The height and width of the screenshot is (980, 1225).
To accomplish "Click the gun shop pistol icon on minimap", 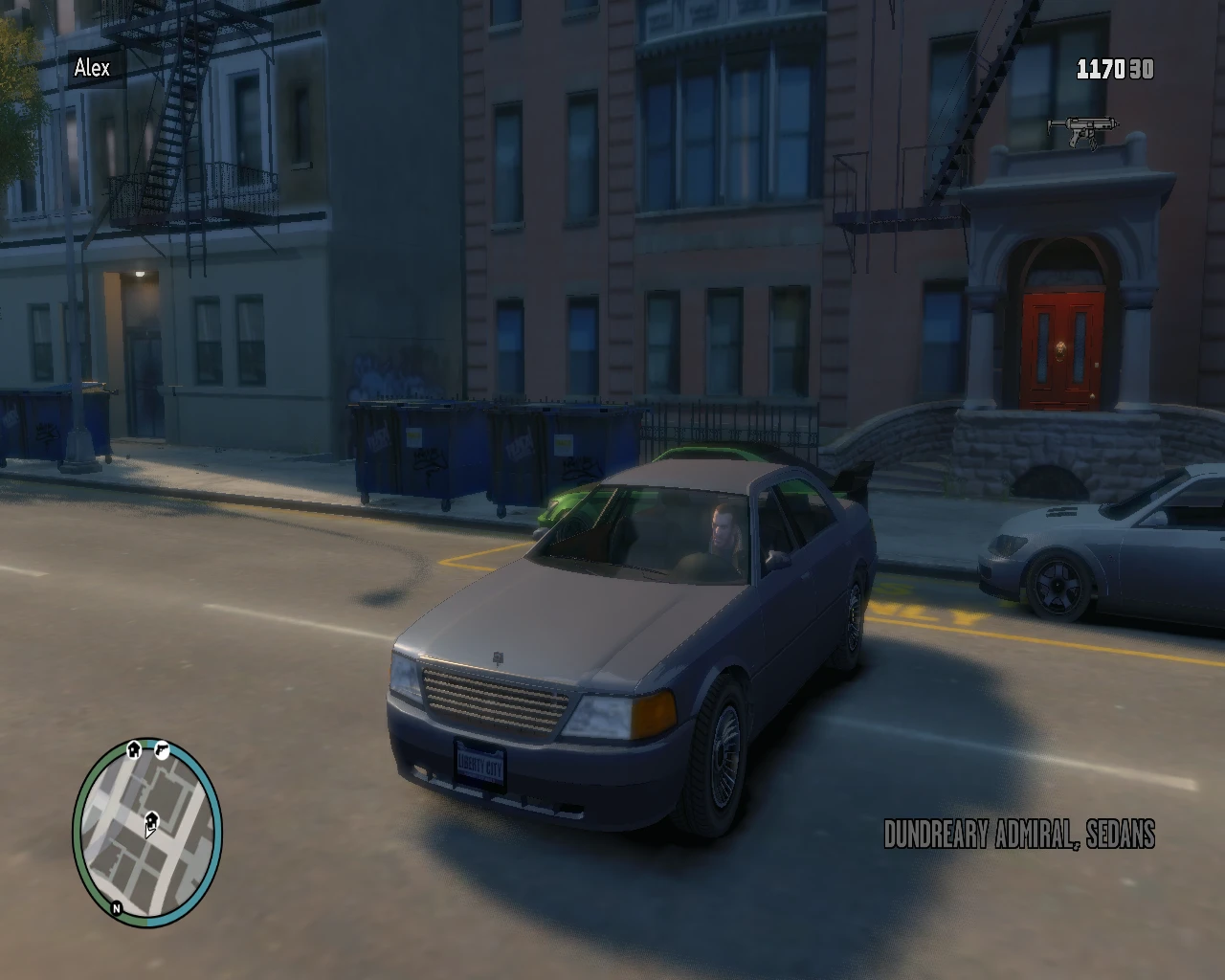I will (163, 750).
